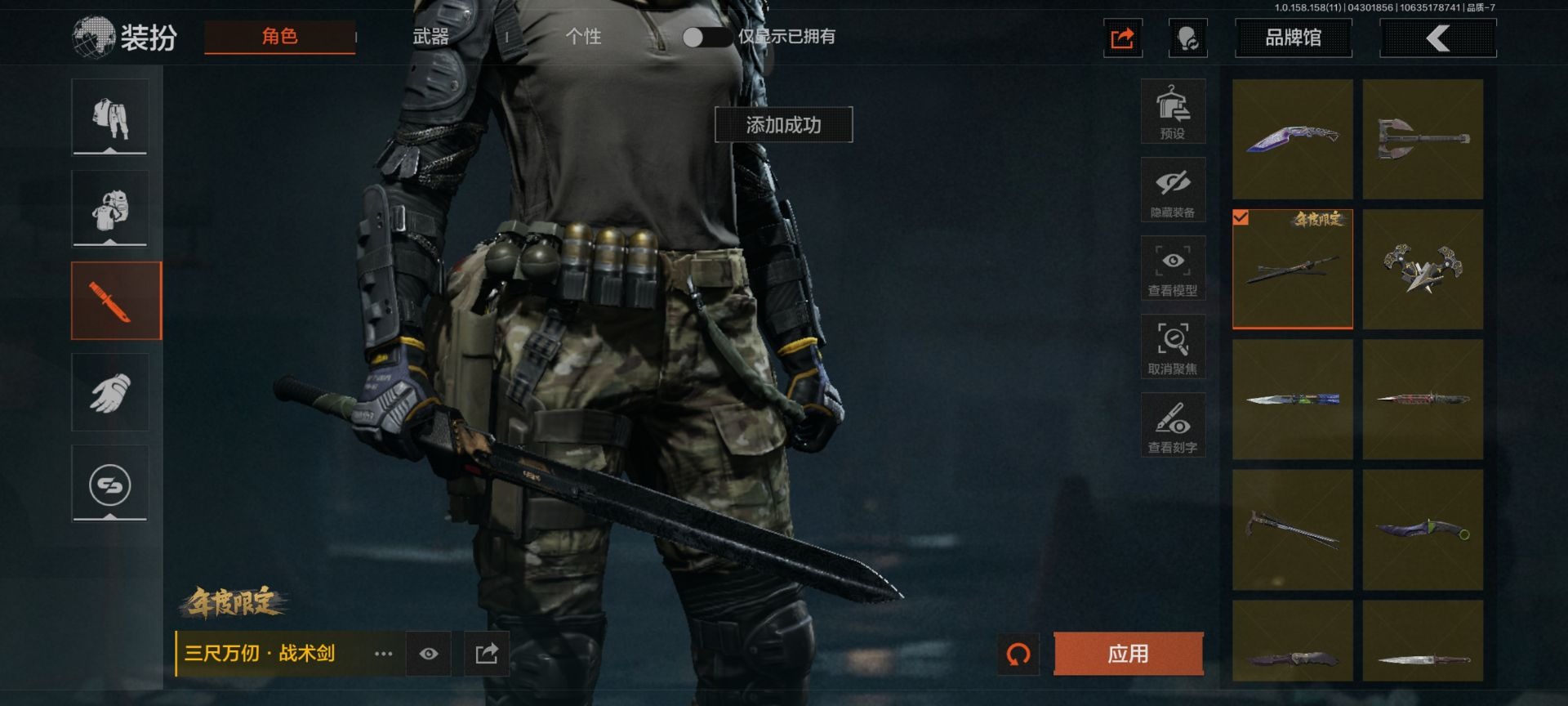Select the blue curved blade skin
1568x706 pixels.
click(x=1292, y=139)
